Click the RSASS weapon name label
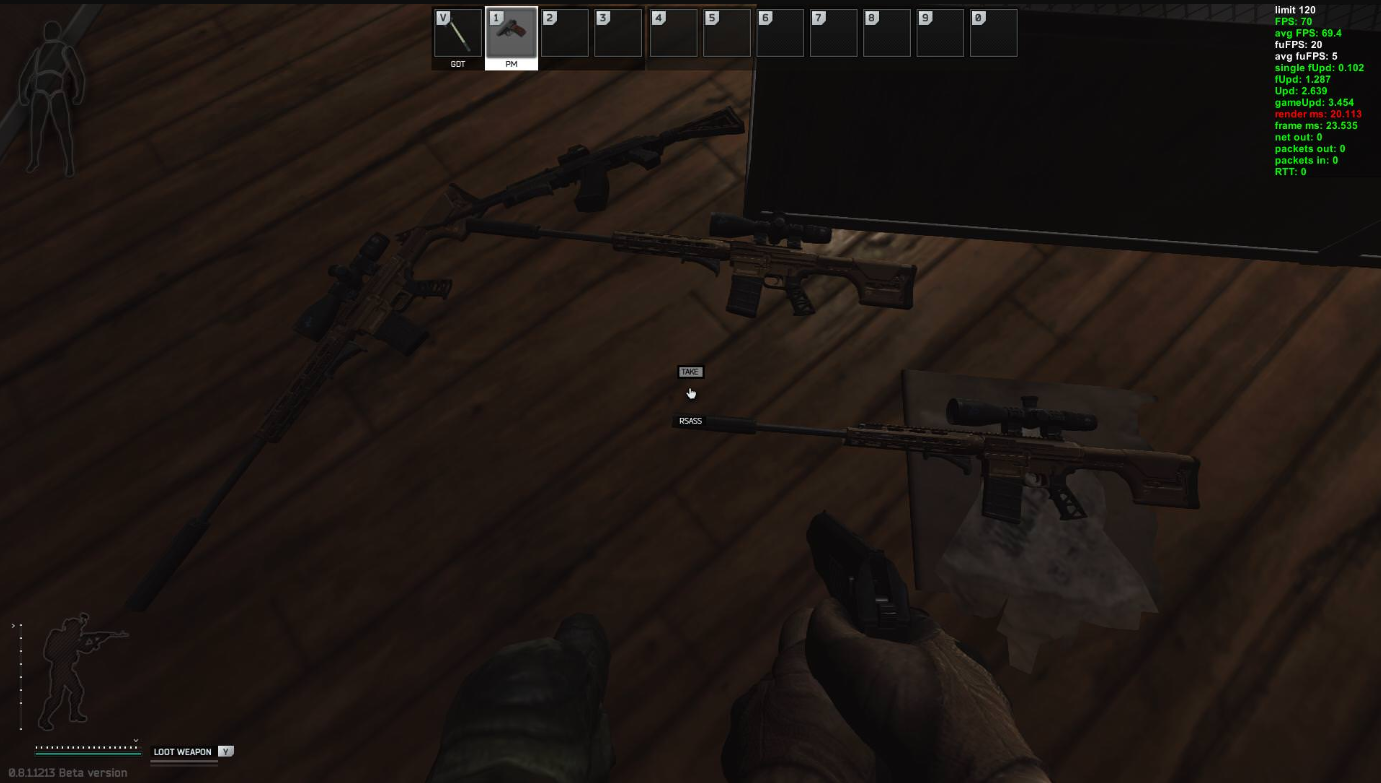 (689, 421)
